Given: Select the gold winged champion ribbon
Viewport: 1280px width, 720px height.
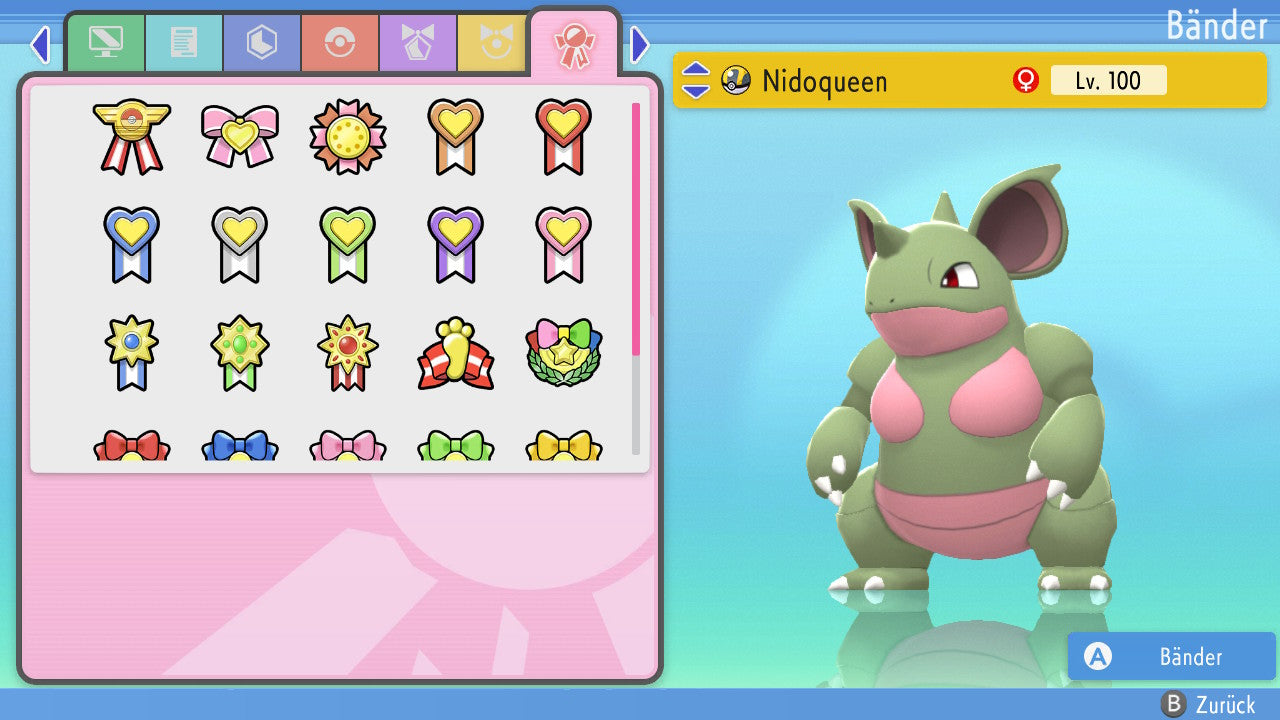Looking at the screenshot, I should tap(131, 136).
